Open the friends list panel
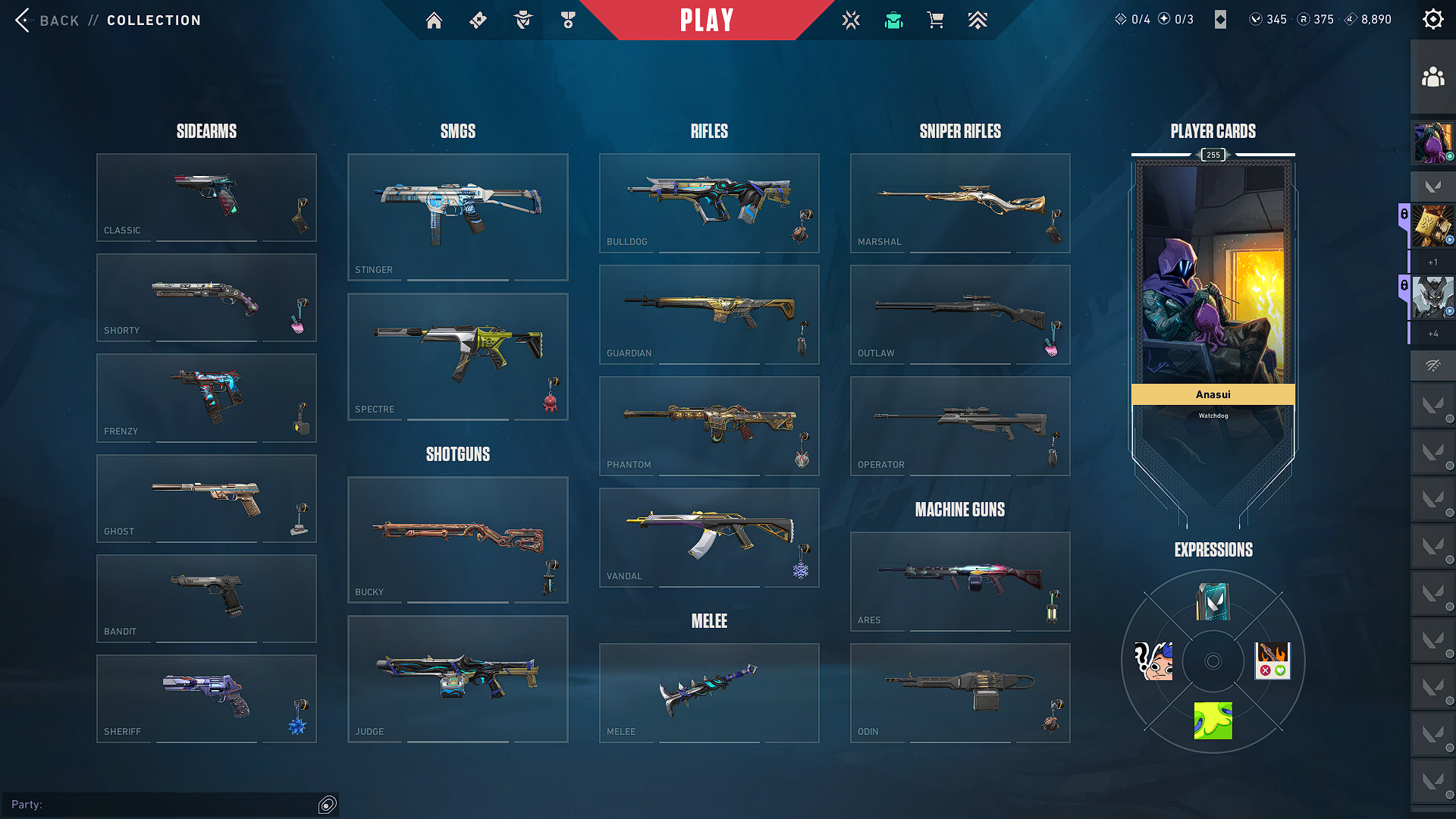 pyautogui.click(x=1432, y=77)
